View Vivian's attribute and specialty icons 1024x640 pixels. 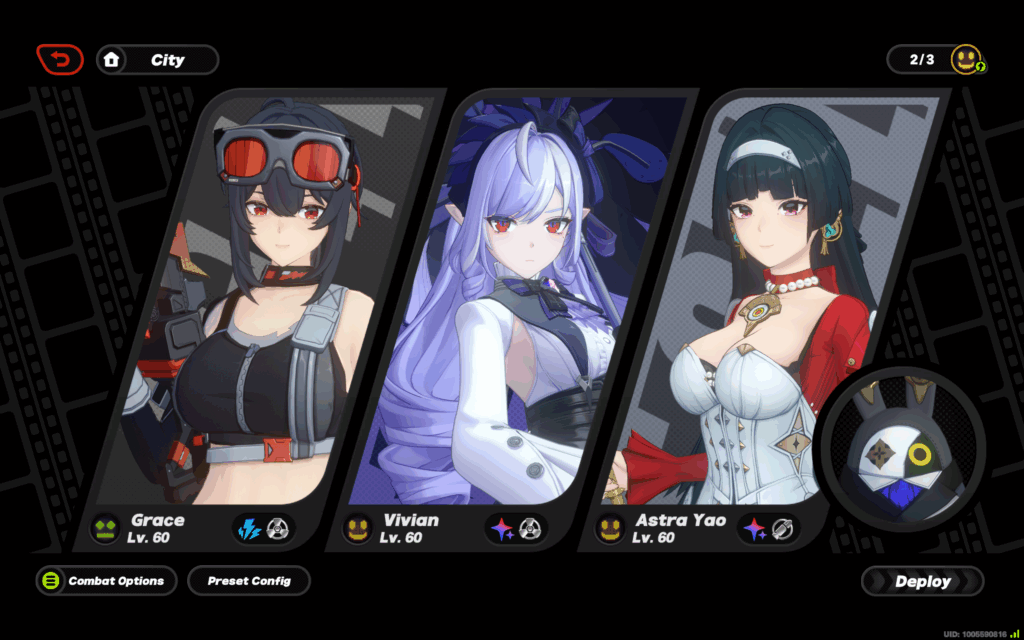(x=517, y=528)
